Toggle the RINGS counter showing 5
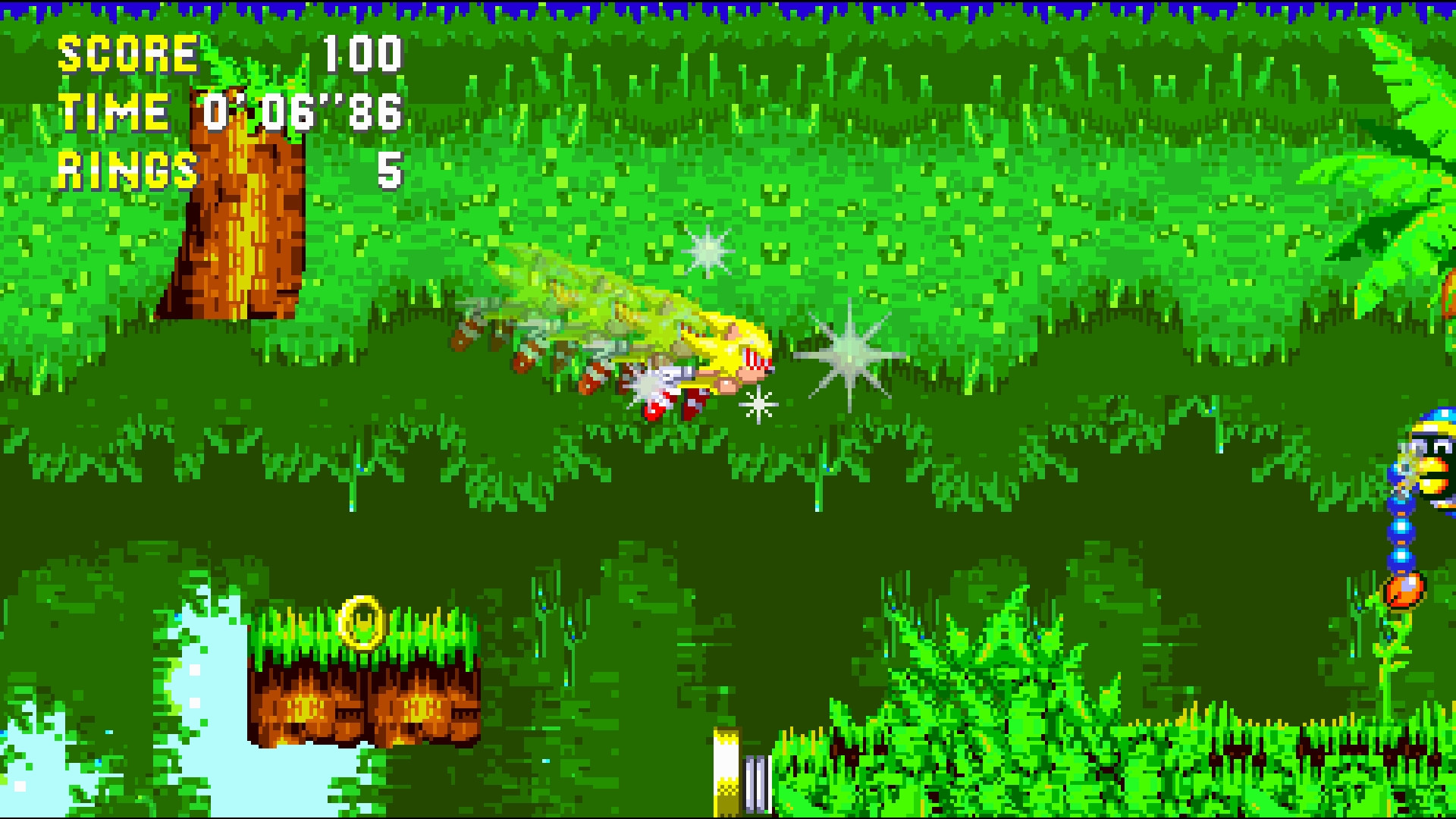This screenshot has height=819, width=1456. [x=125, y=168]
